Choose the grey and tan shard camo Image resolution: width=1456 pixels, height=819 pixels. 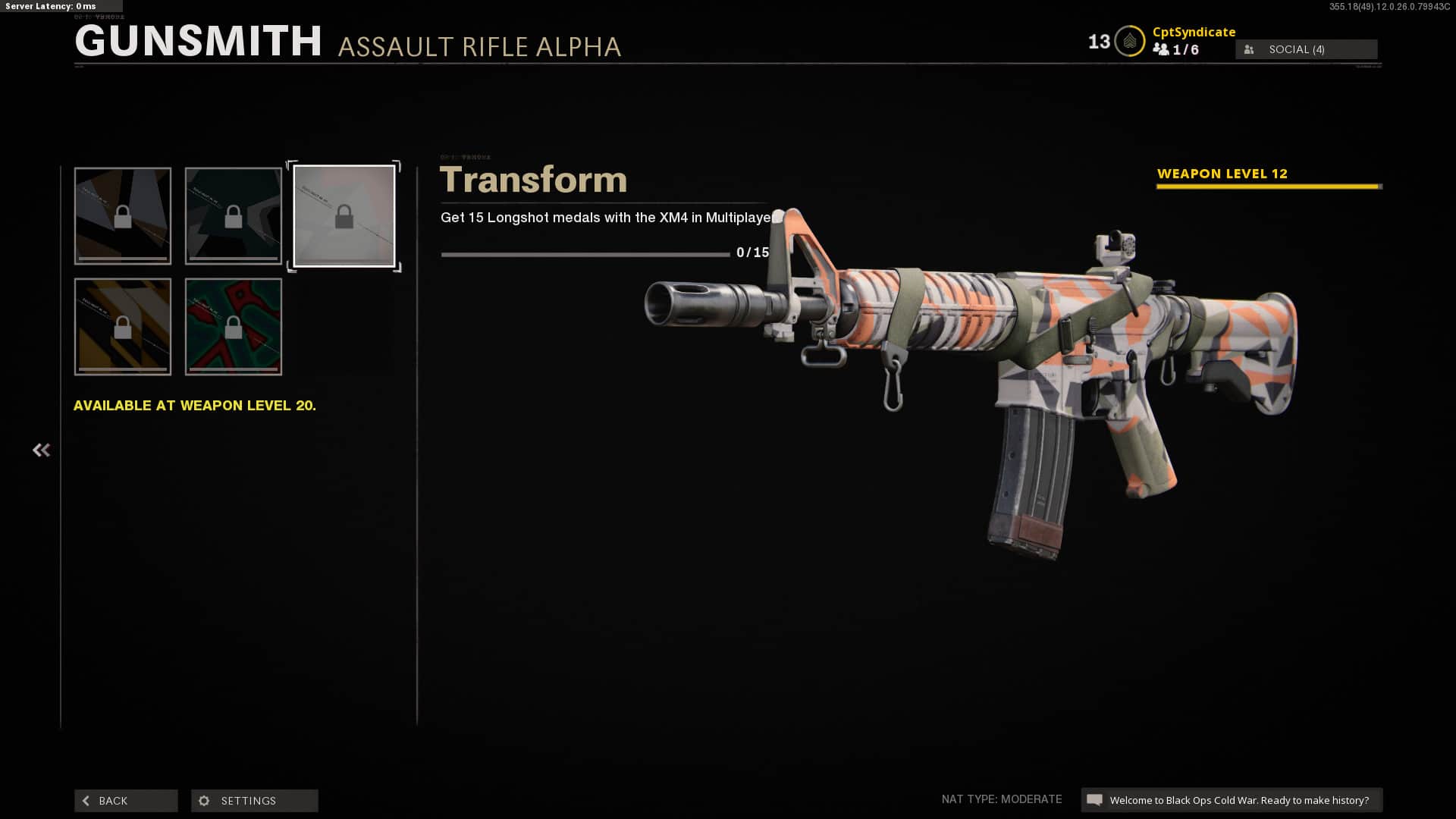pos(123,216)
